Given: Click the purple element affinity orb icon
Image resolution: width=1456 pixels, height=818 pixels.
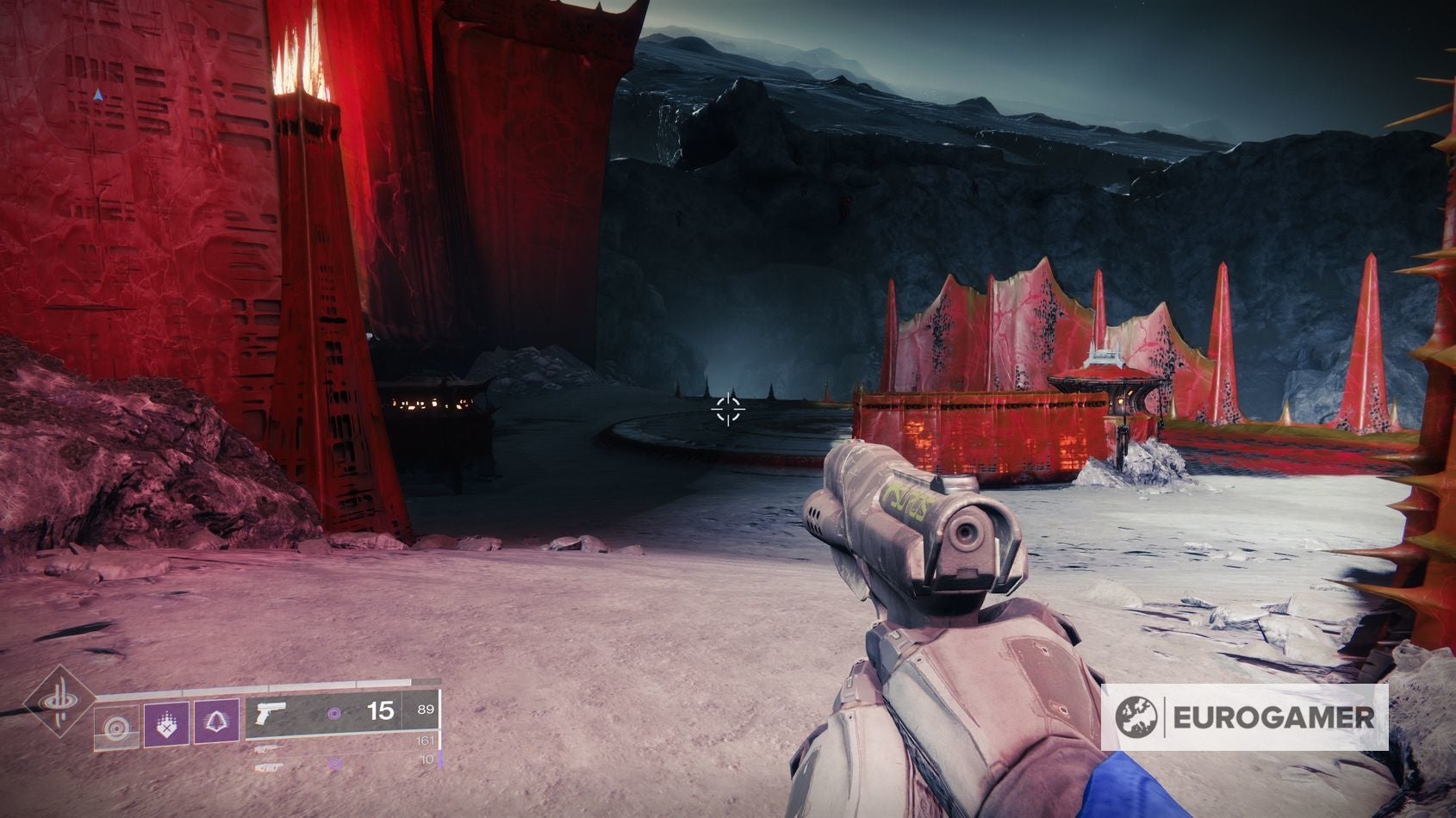Looking at the screenshot, I should pyautogui.click(x=334, y=715).
